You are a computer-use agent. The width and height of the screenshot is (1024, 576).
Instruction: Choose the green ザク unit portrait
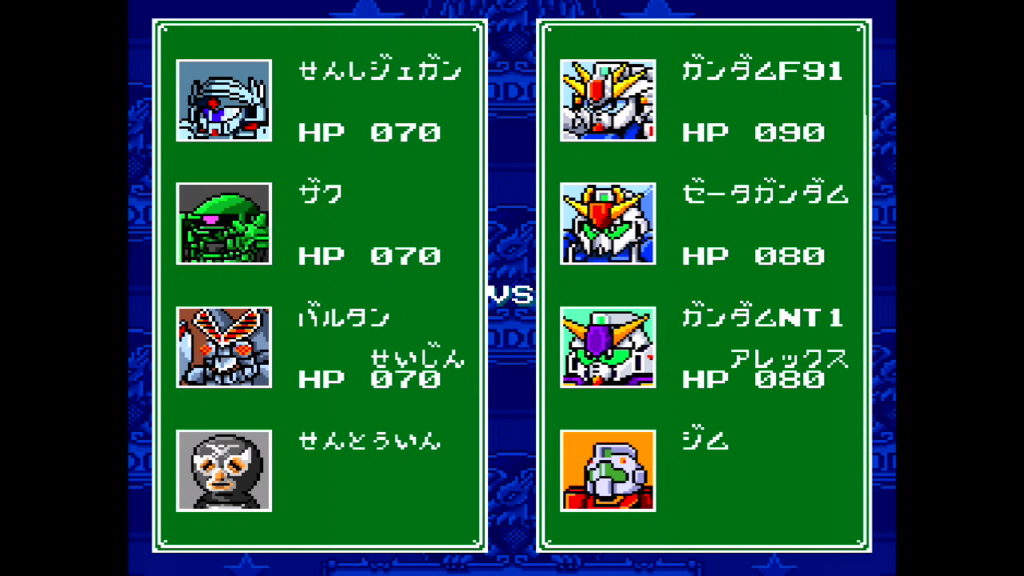224,223
